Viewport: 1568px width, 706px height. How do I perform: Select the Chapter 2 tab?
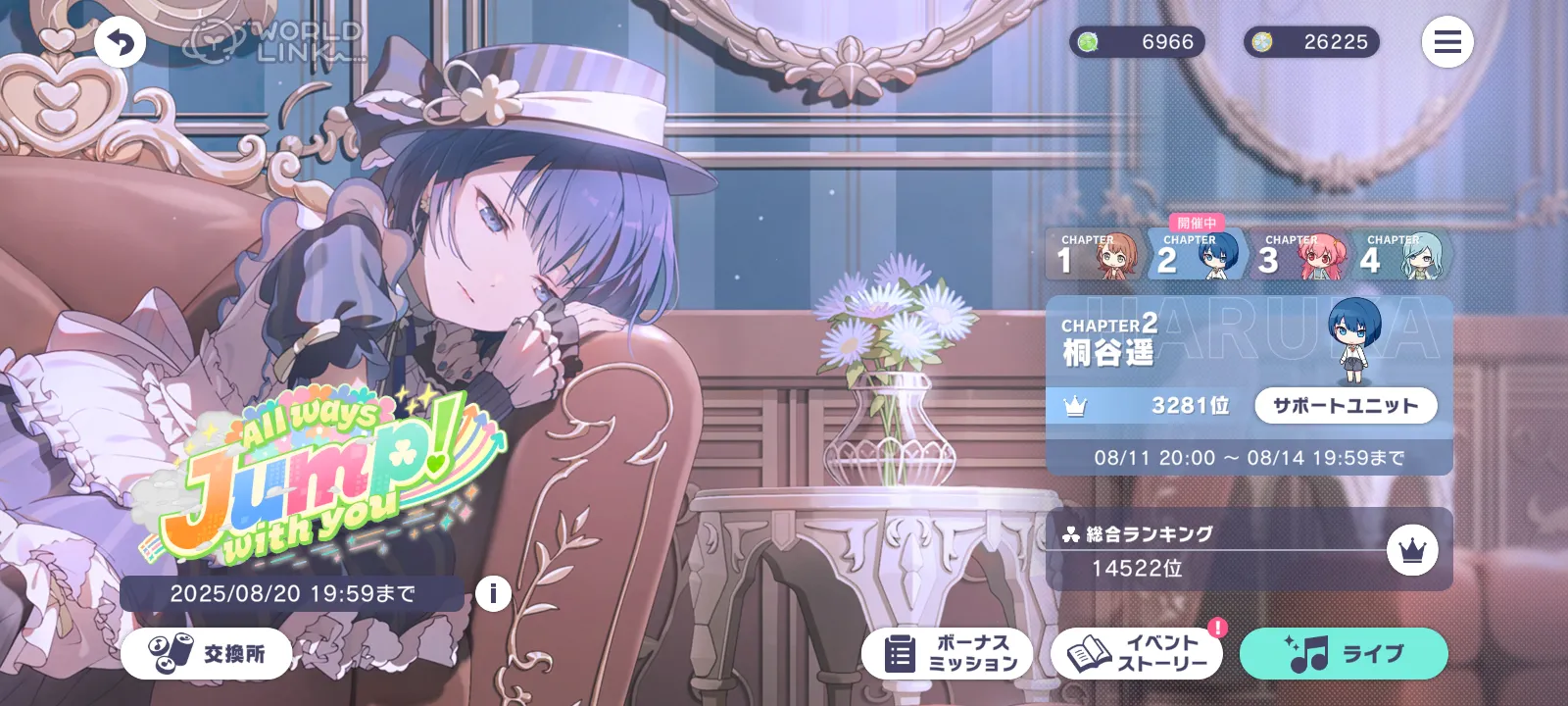coord(1196,255)
